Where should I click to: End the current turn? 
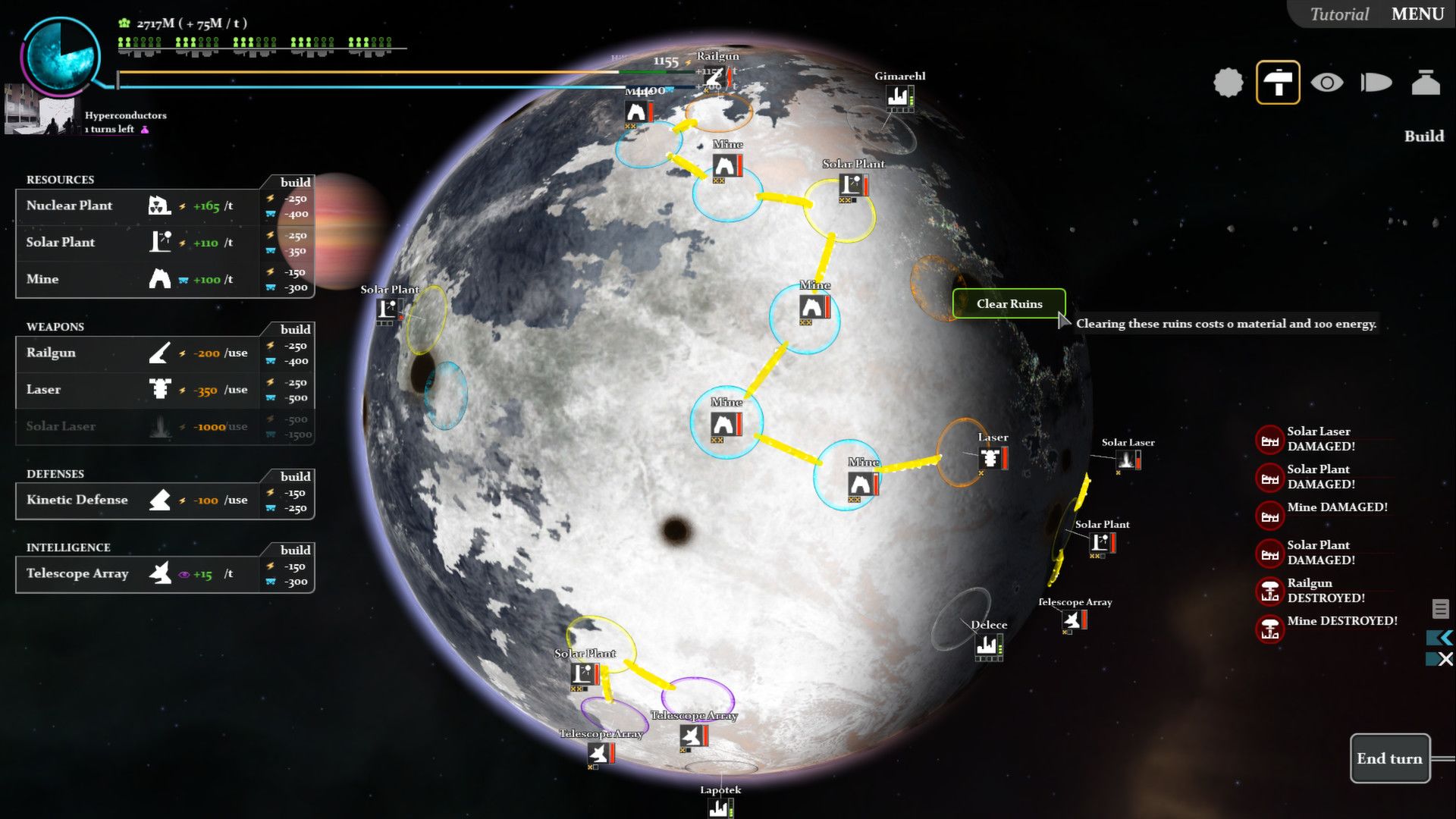pos(1389,758)
